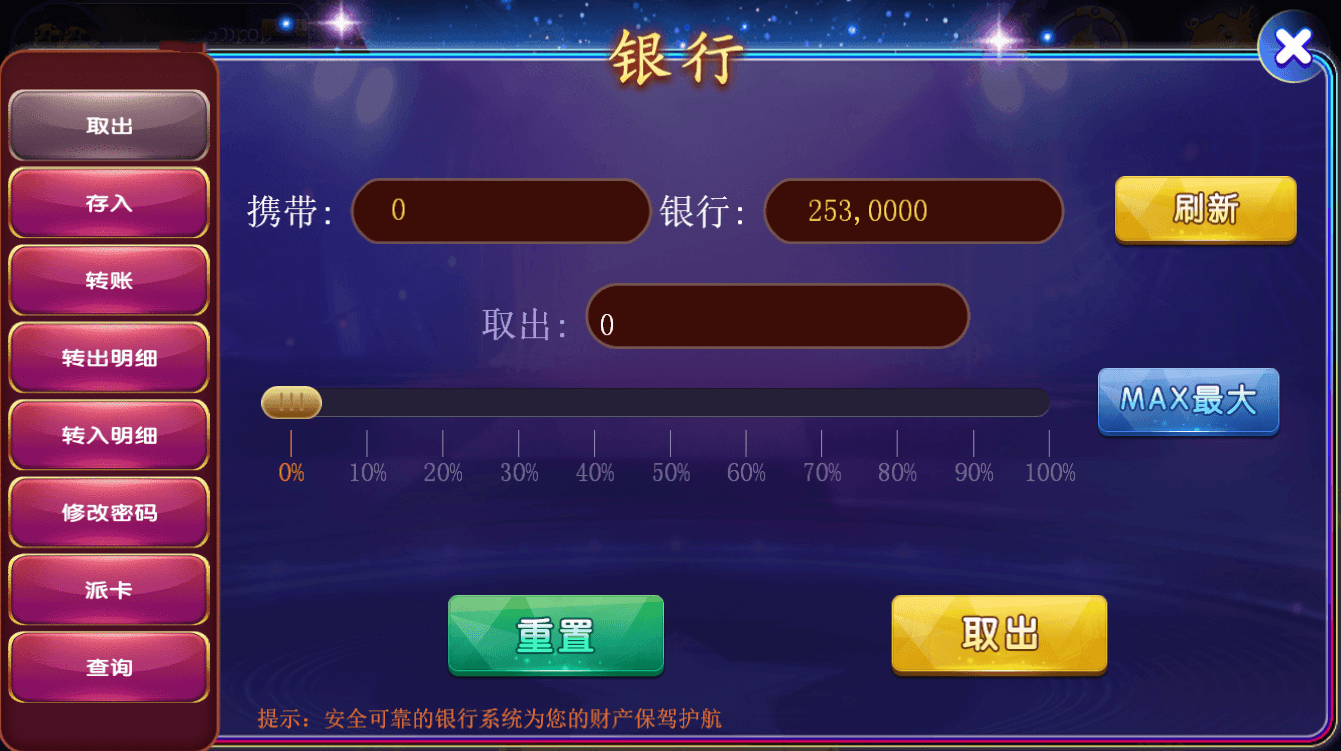Click the 取出 withdrawal amount input box
The width and height of the screenshot is (1341, 751).
pos(778,316)
